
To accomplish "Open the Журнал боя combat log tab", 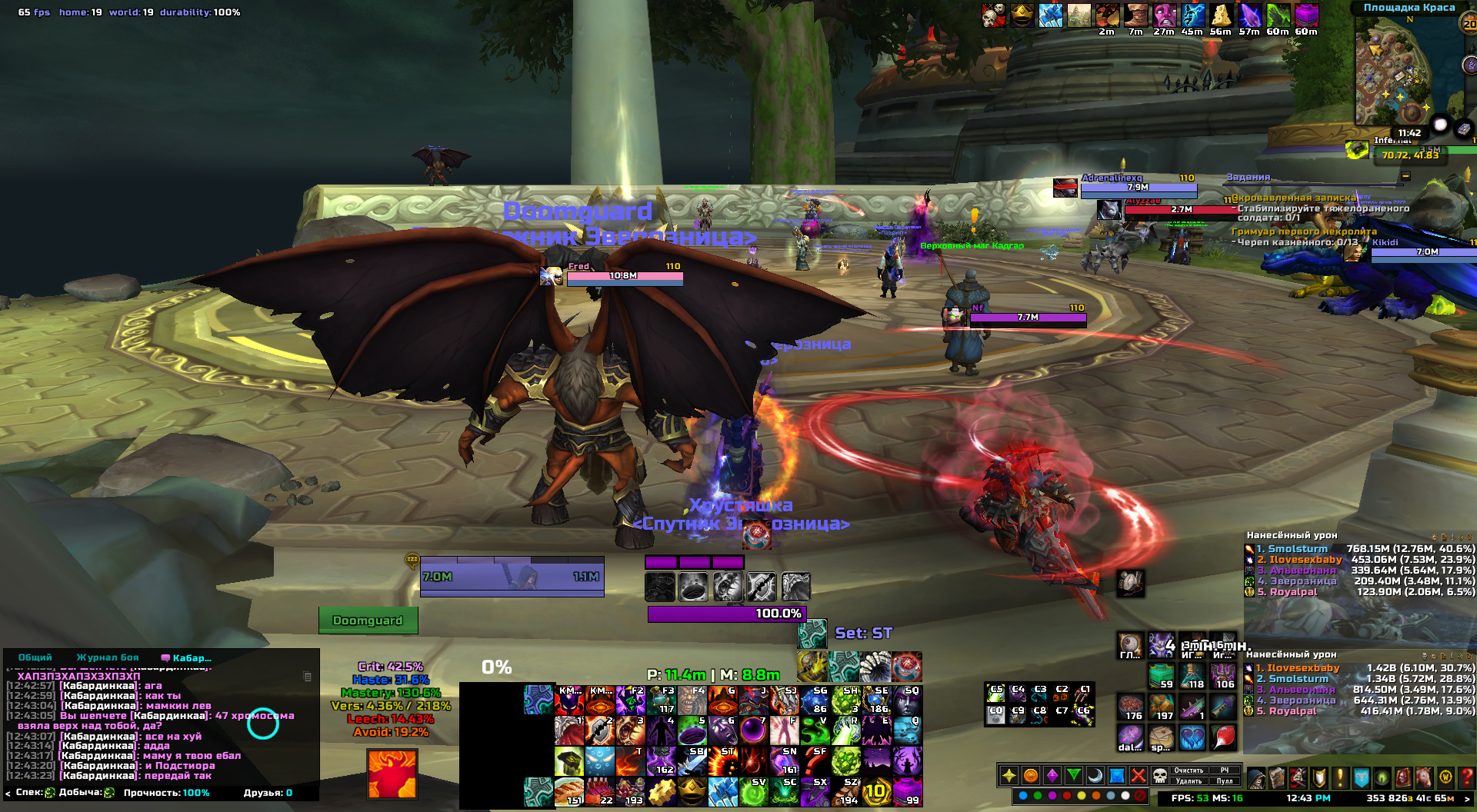I will [108, 657].
